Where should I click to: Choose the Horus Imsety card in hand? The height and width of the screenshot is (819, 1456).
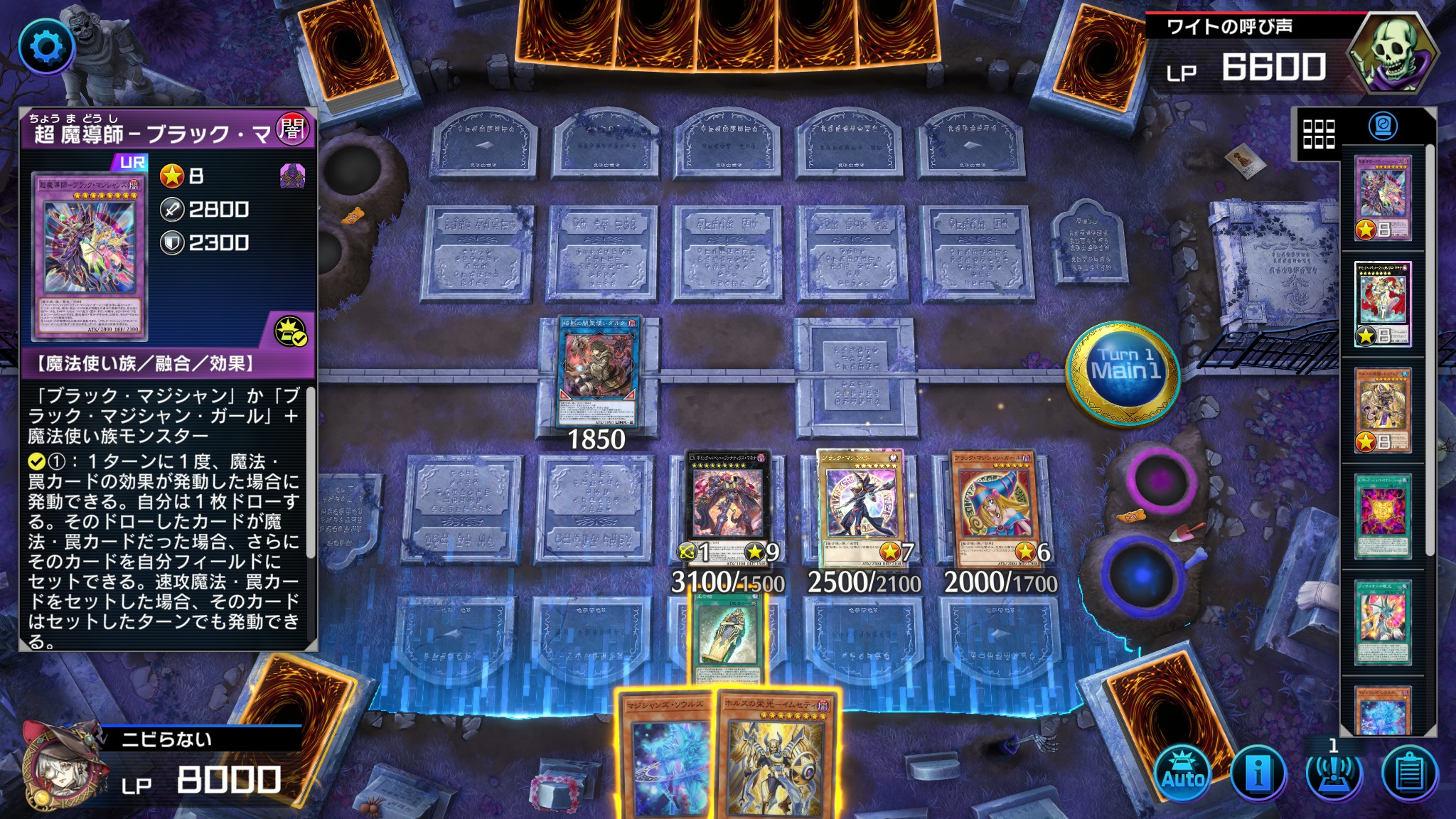pos(776,757)
